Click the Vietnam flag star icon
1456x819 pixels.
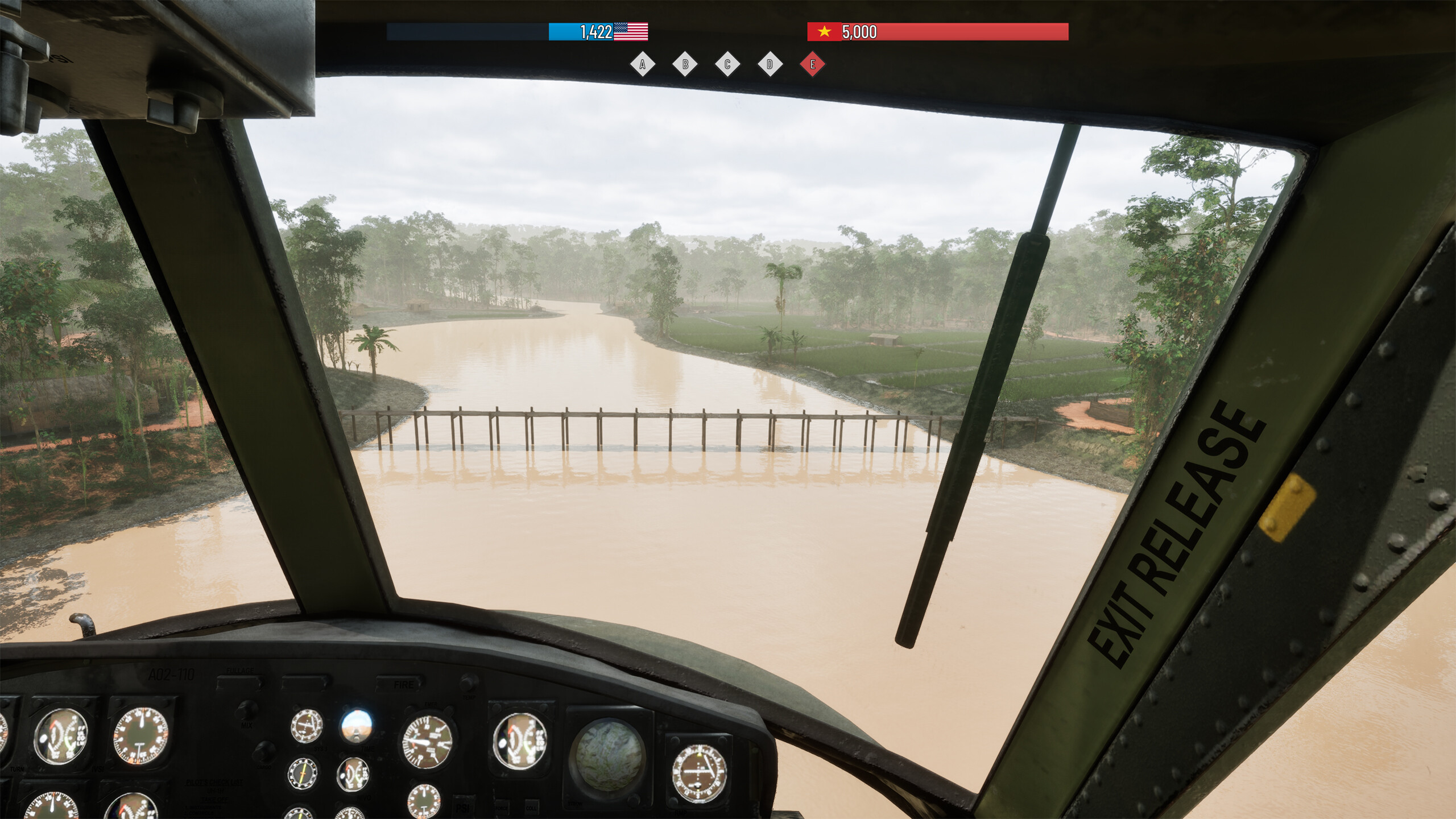824,32
